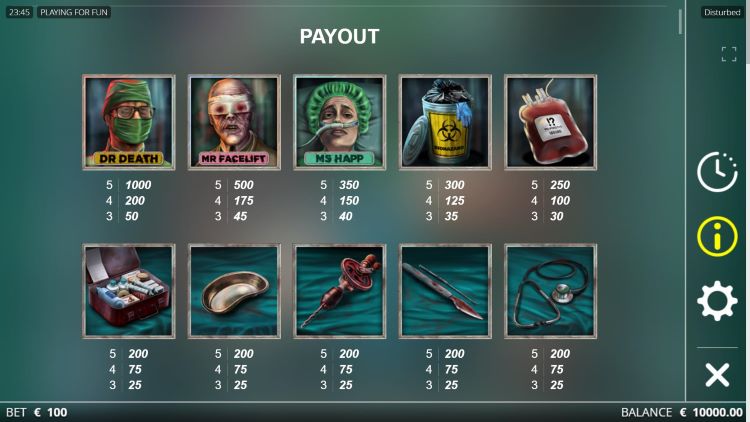Open the clock history icon
Screen dimensions: 750x422
[x=717, y=172]
